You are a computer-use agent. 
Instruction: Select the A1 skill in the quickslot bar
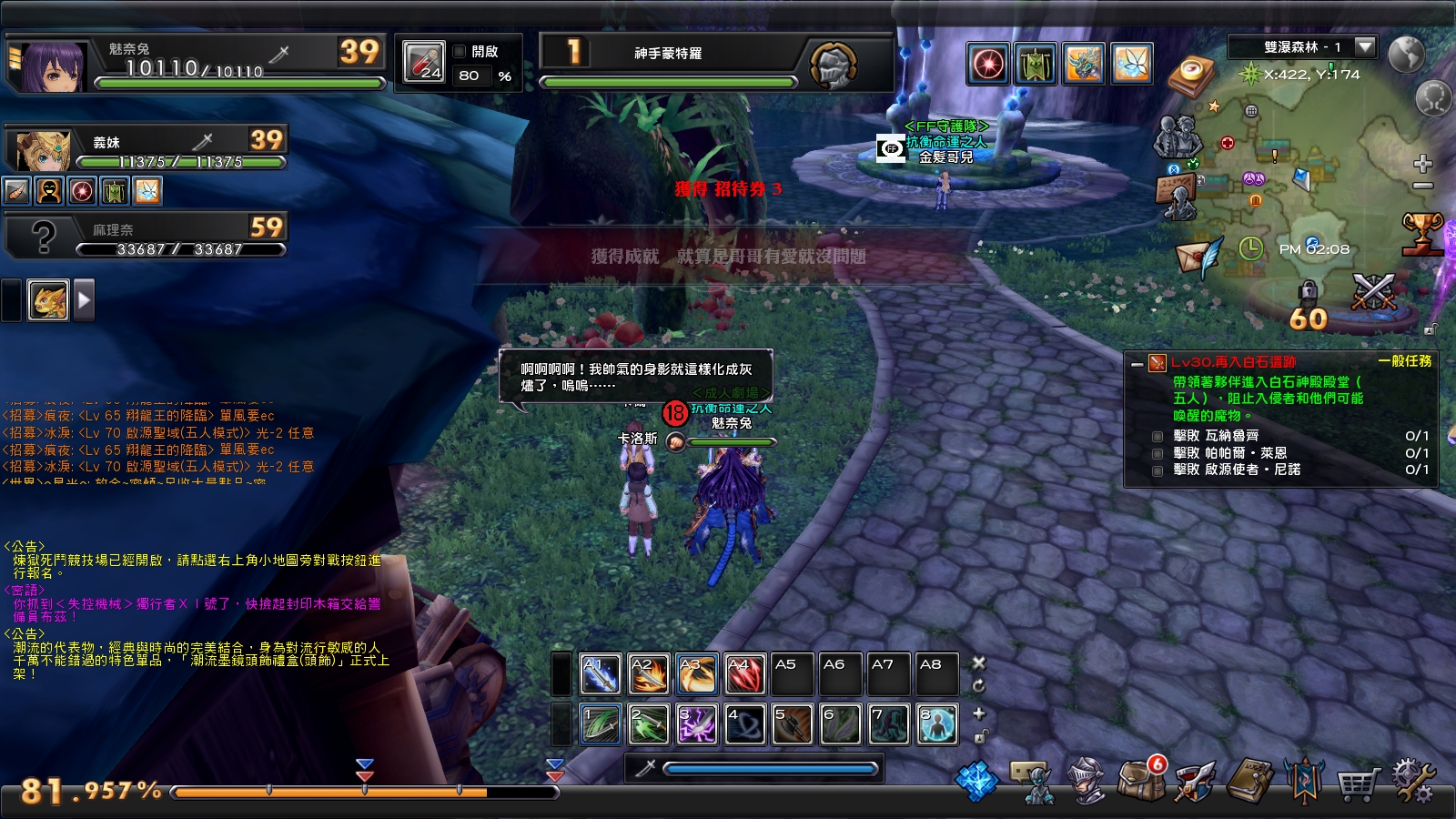601,675
